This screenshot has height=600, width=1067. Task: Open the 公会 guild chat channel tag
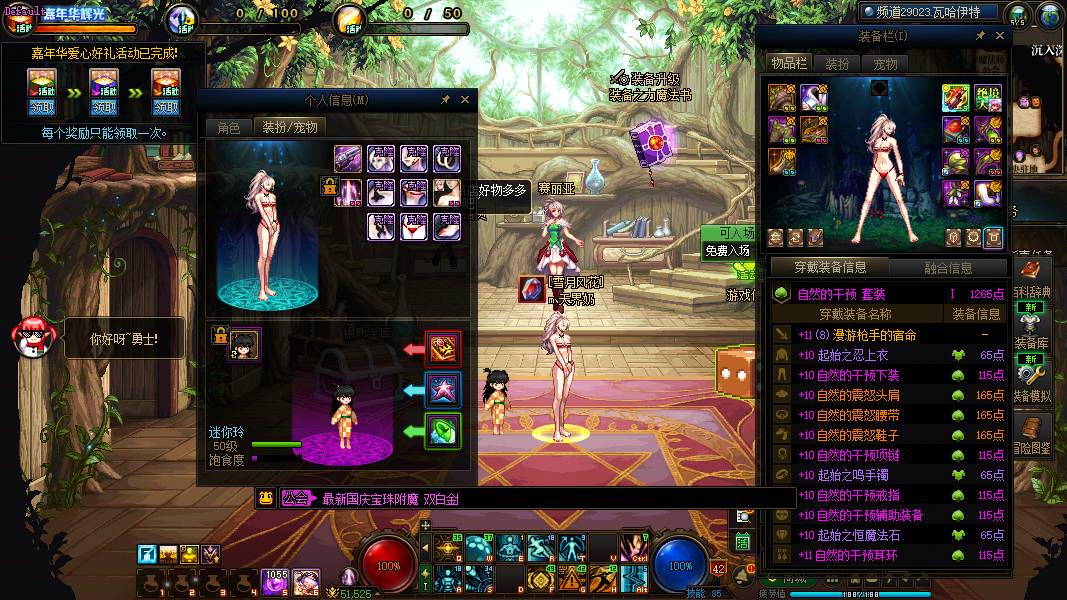click(295, 498)
